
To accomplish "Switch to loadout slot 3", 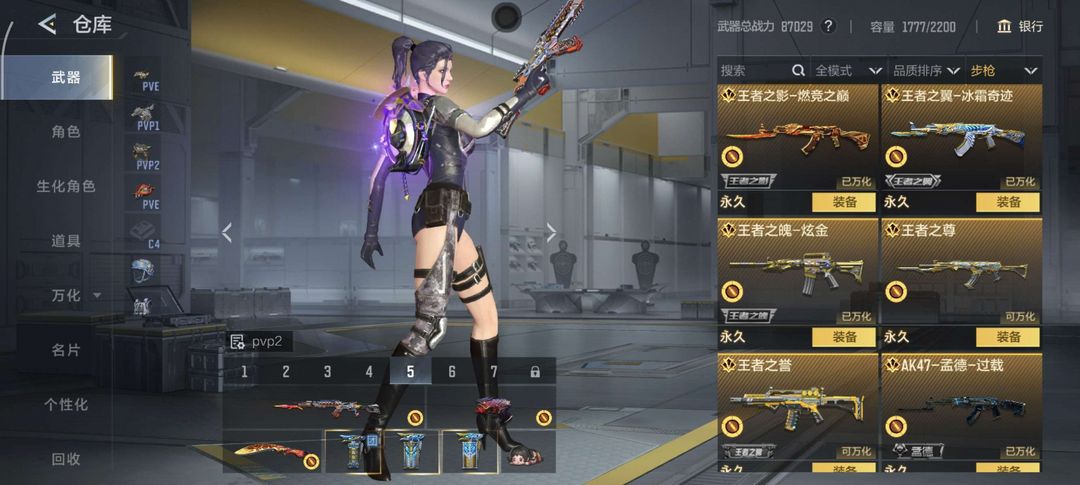I will [x=327, y=372].
